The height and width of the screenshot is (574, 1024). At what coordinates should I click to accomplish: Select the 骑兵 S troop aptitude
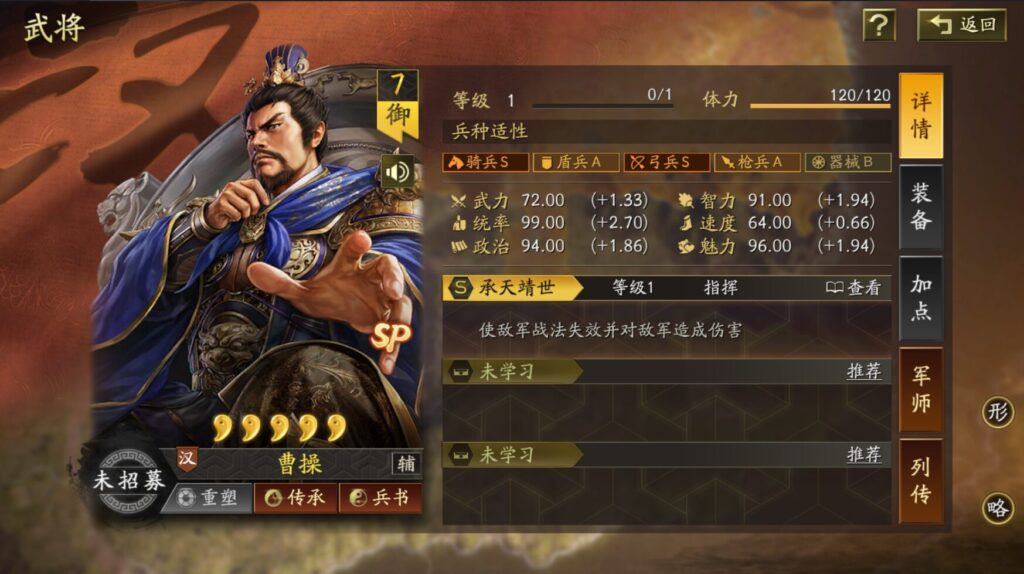click(x=485, y=162)
